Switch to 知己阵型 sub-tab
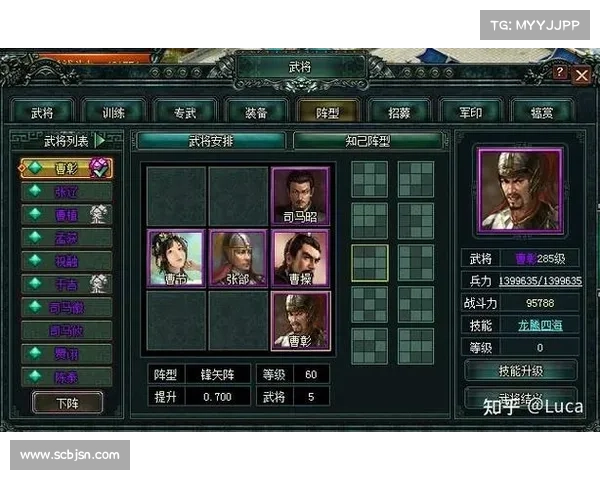Screen dimensions: 600x480 [367, 141]
